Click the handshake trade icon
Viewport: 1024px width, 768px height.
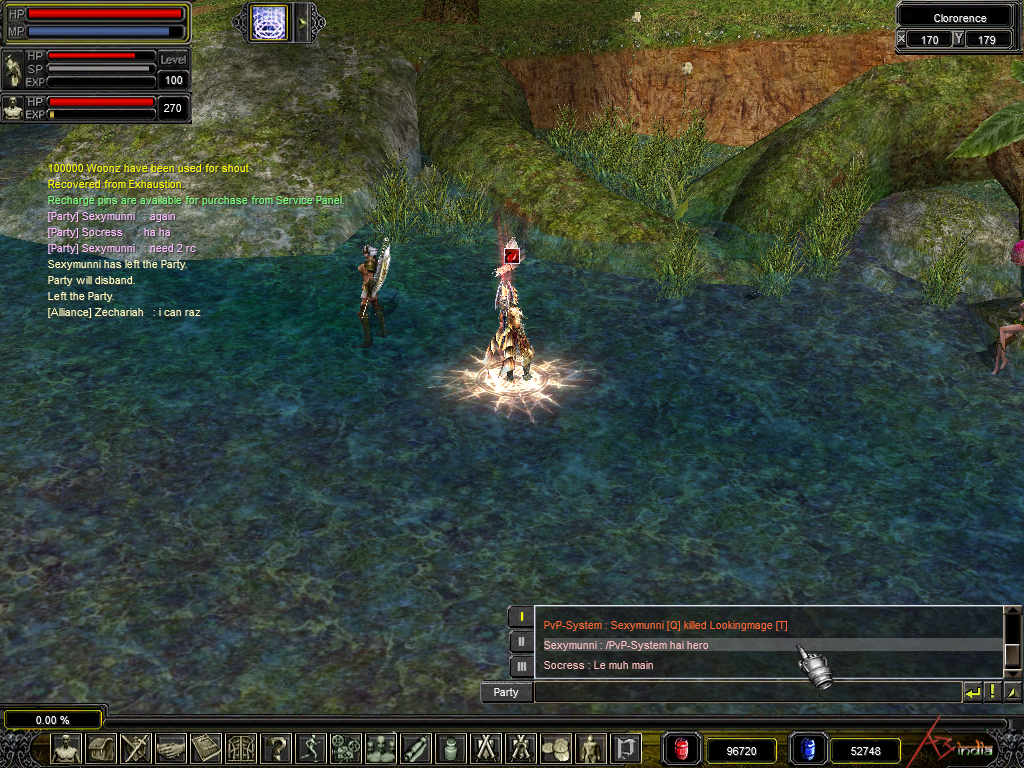pos(171,747)
